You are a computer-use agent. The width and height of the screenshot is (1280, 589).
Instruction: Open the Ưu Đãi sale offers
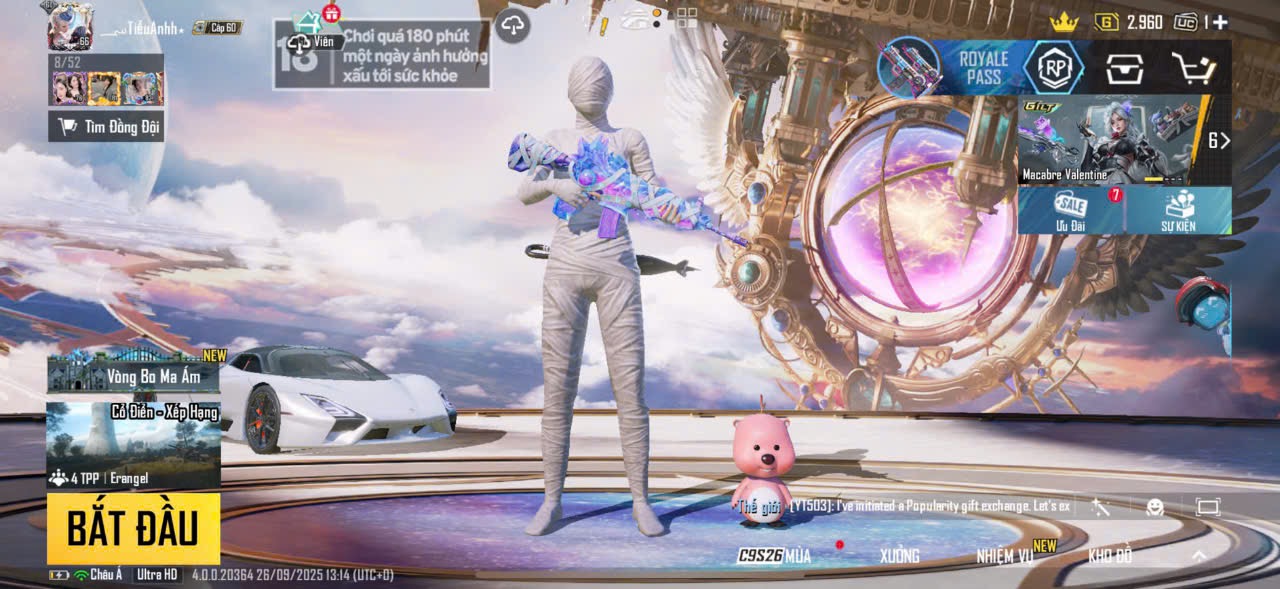click(1071, 210)
